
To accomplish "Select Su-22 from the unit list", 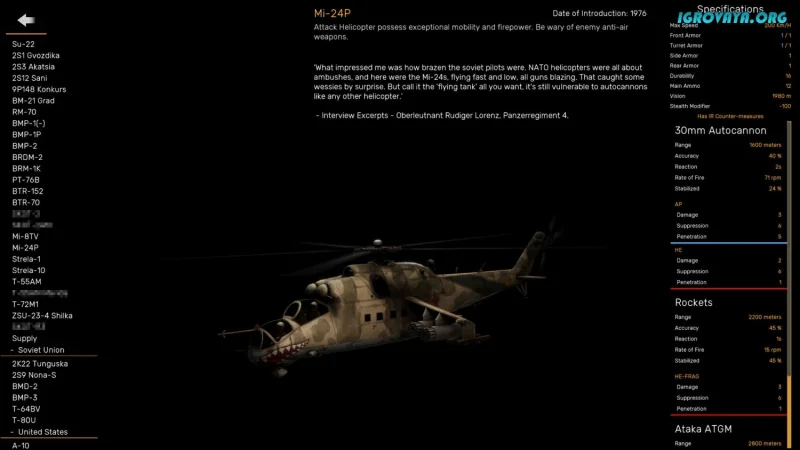I will (x=23, y=44).
